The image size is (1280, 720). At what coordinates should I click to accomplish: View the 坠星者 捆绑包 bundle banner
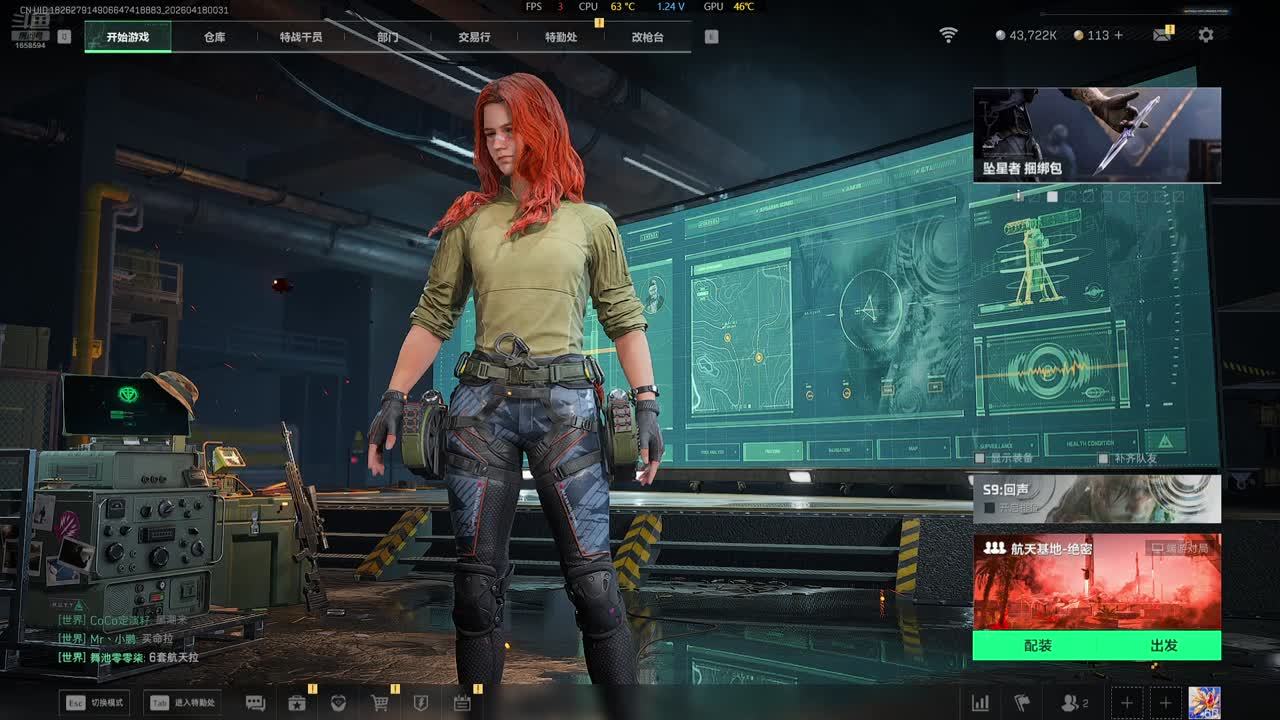[x=1096, y=135]
